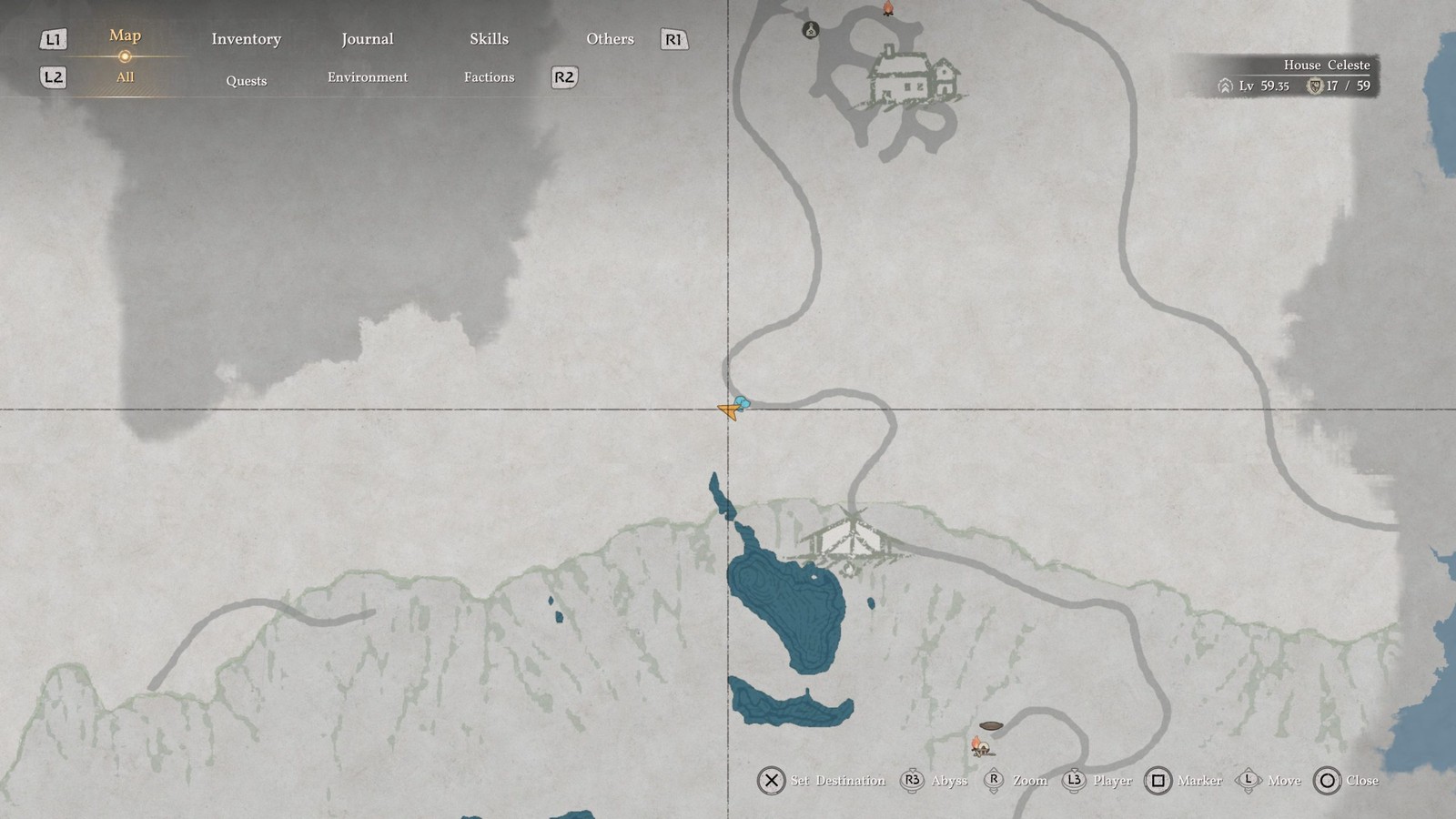The width and height of the screenshot is (1456, 819).
Task: Open the Journal tab
Action: click(368, 38)
